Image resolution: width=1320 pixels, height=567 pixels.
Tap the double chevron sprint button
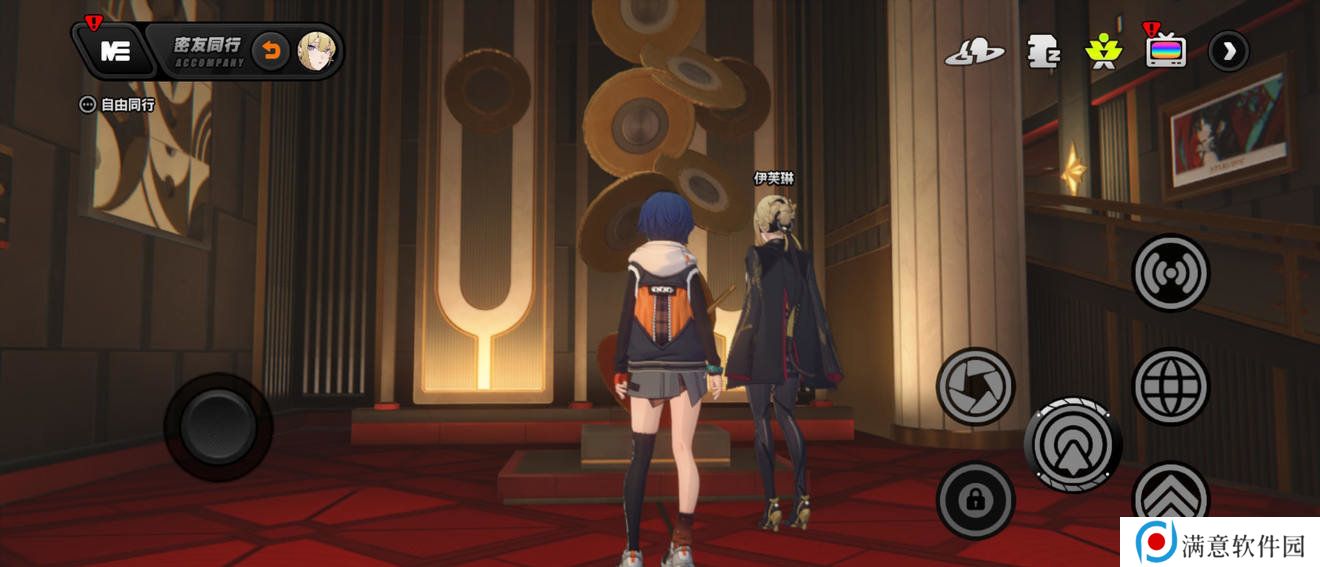pyautogui.click(x=1170, y=493)
